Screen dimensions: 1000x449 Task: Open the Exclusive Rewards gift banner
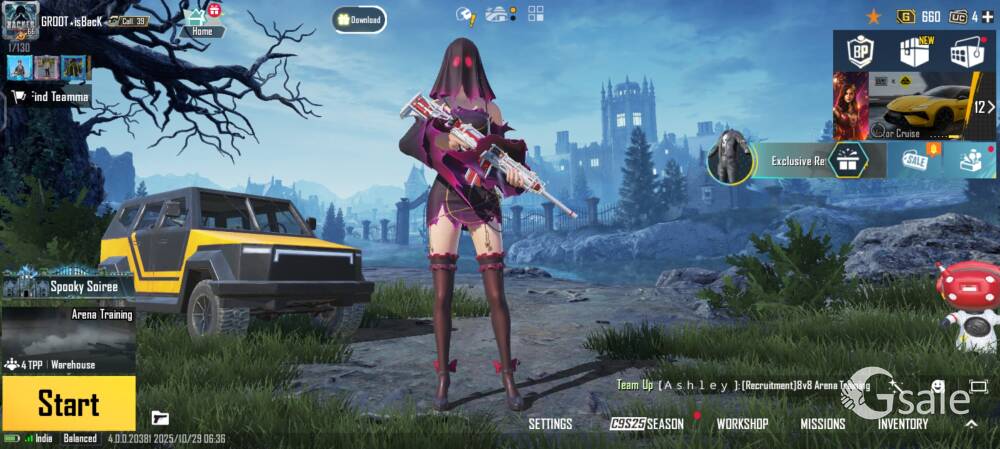pos(795,160)
